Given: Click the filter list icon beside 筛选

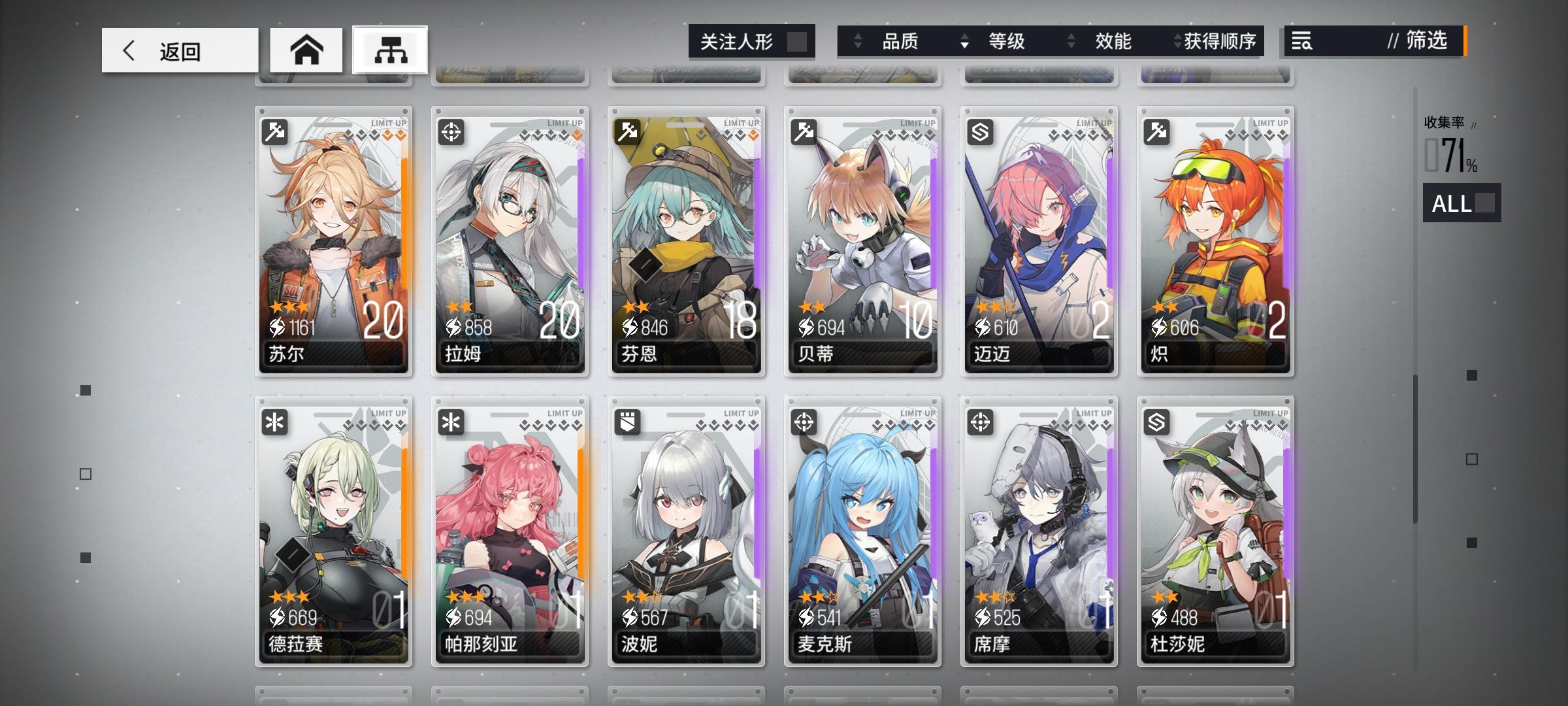Looking at the screenshot, I should click(1300, 41).
